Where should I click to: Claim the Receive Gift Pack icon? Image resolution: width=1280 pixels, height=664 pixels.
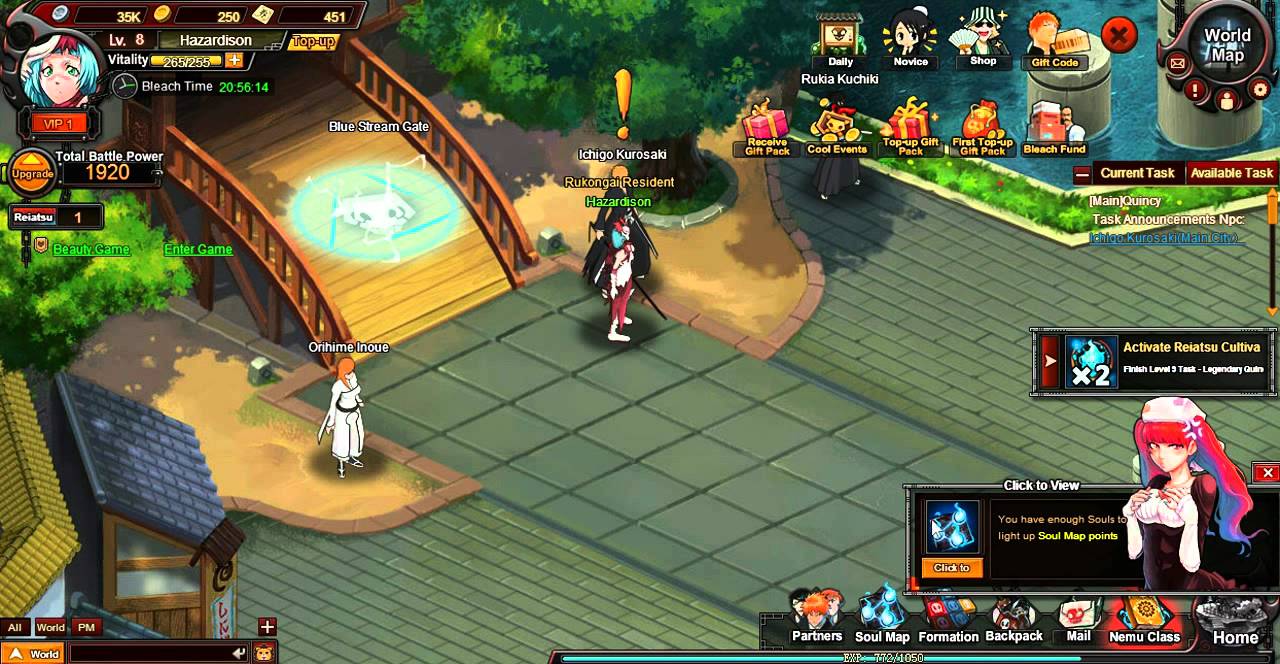767,130
